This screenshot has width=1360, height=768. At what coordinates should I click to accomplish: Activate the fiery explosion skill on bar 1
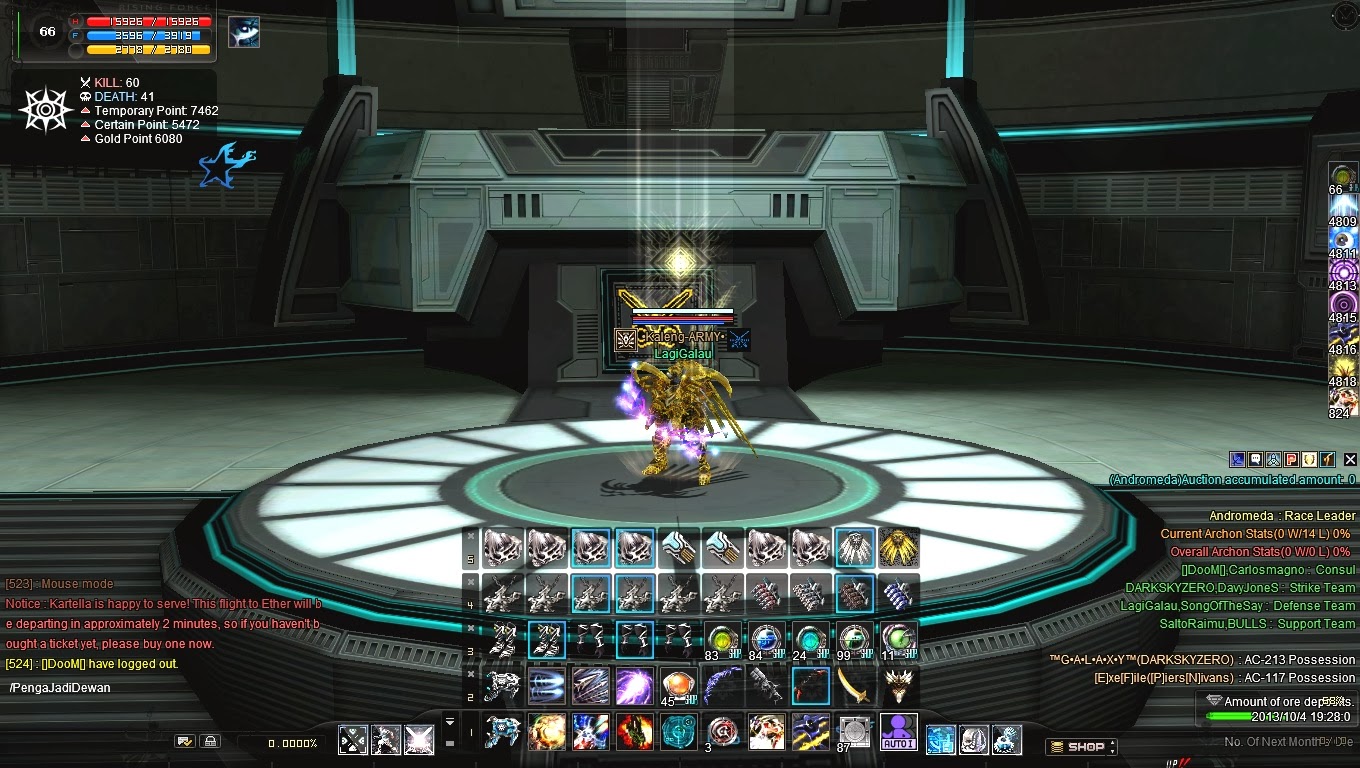pos(546,733)
